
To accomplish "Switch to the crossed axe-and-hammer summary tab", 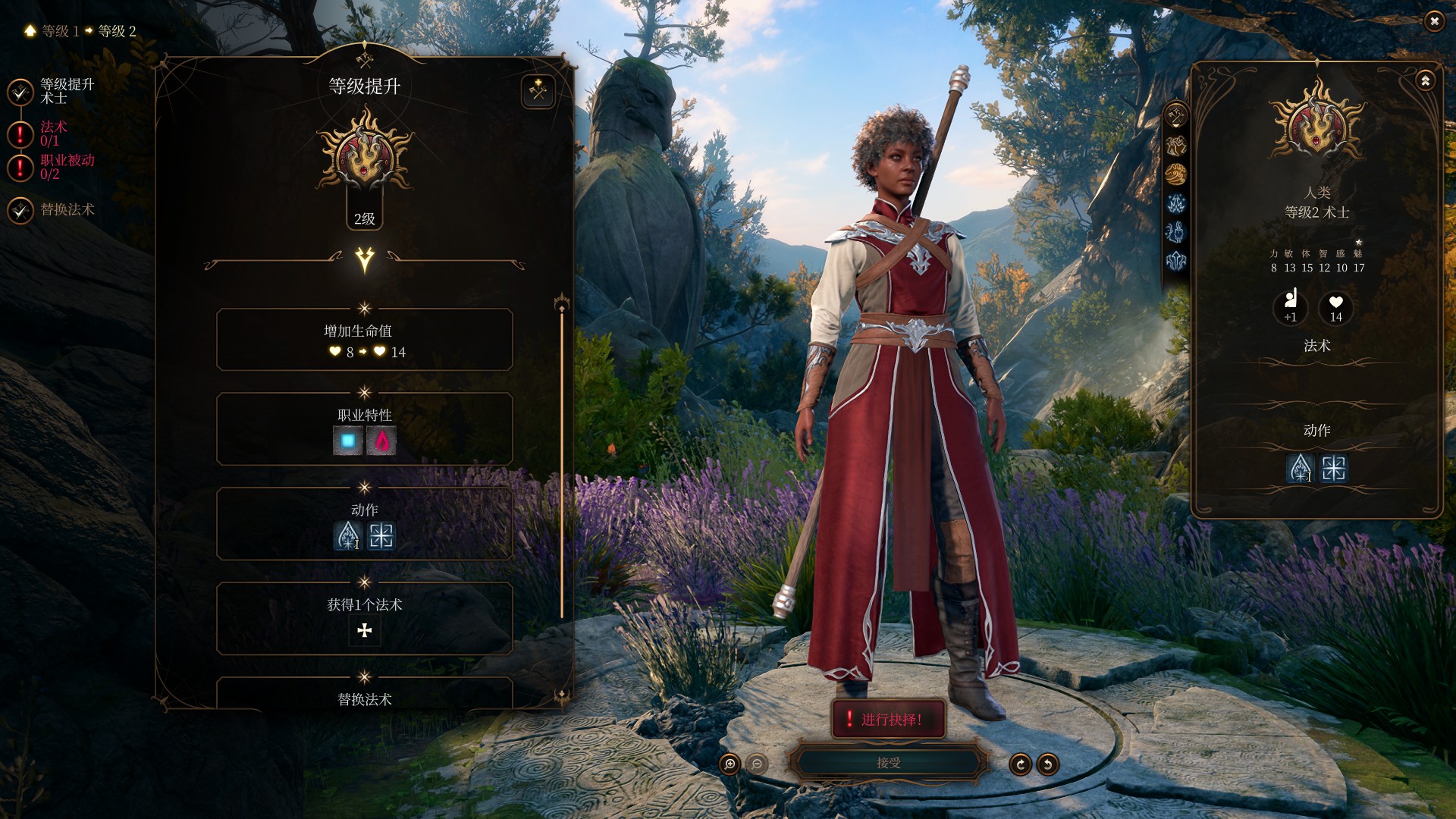I will [1176, 116].
